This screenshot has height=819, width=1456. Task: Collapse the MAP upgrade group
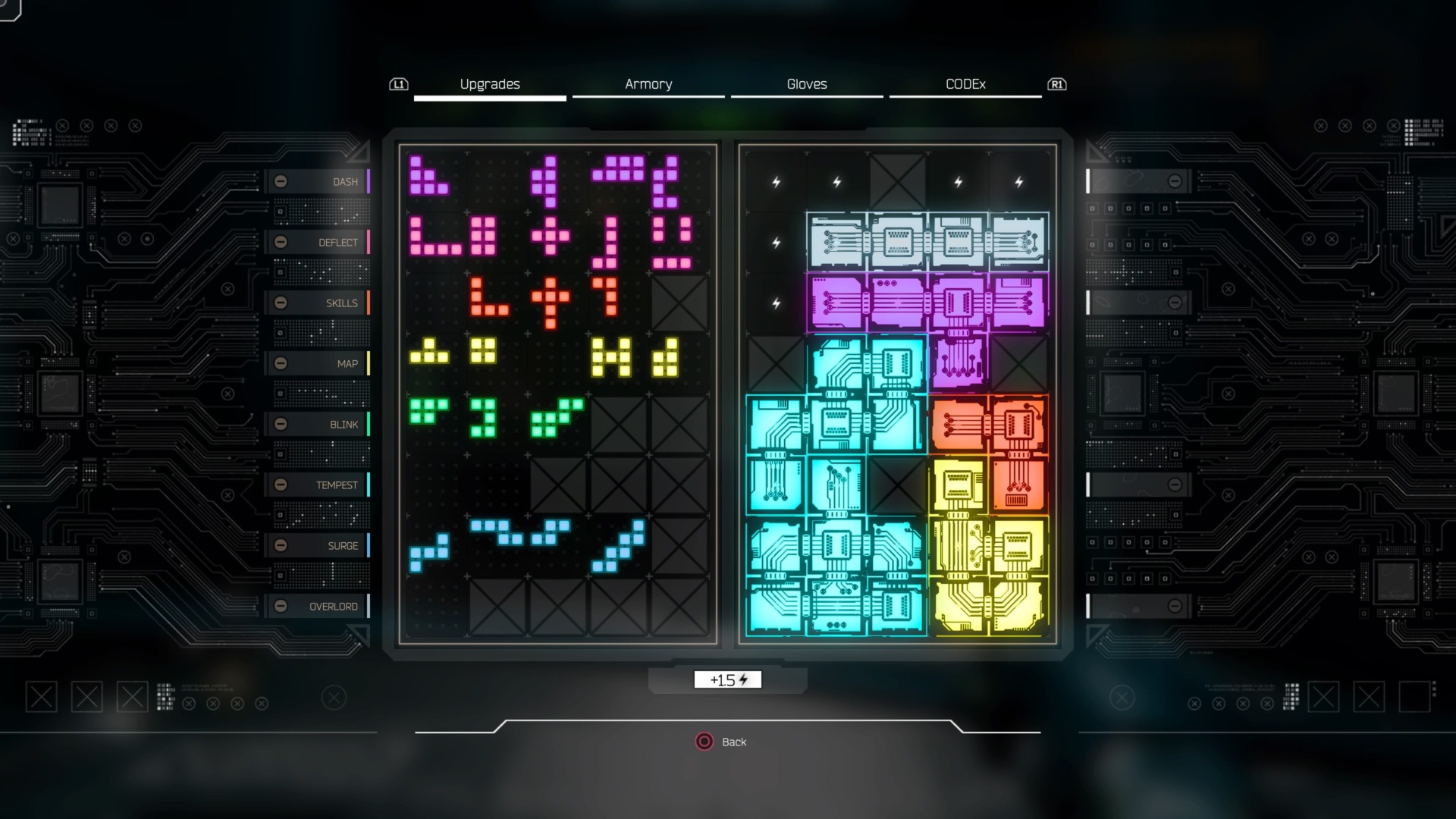click(283, 363)
